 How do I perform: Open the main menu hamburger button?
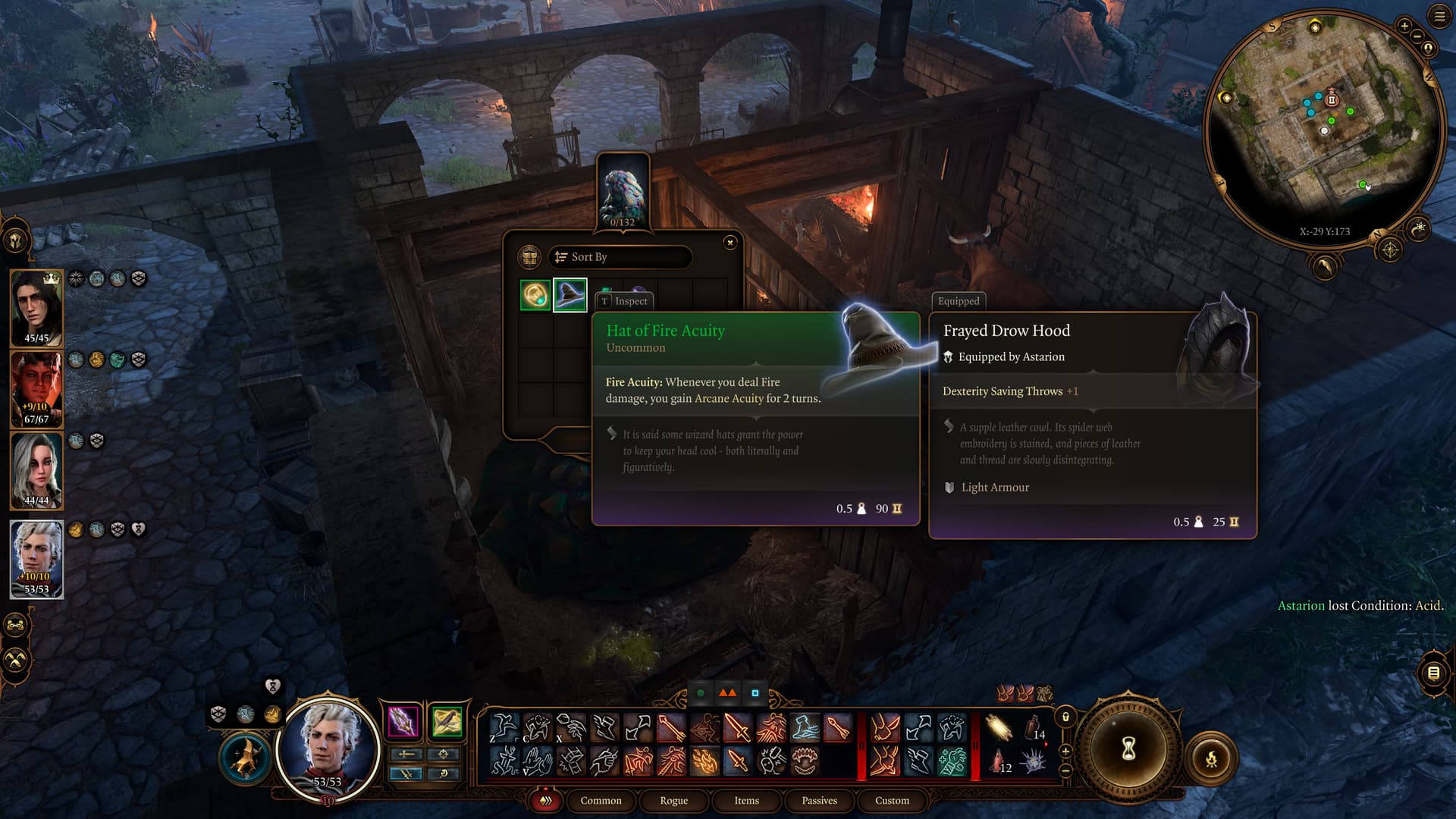pyautogui.click(x=1439, y=17)
